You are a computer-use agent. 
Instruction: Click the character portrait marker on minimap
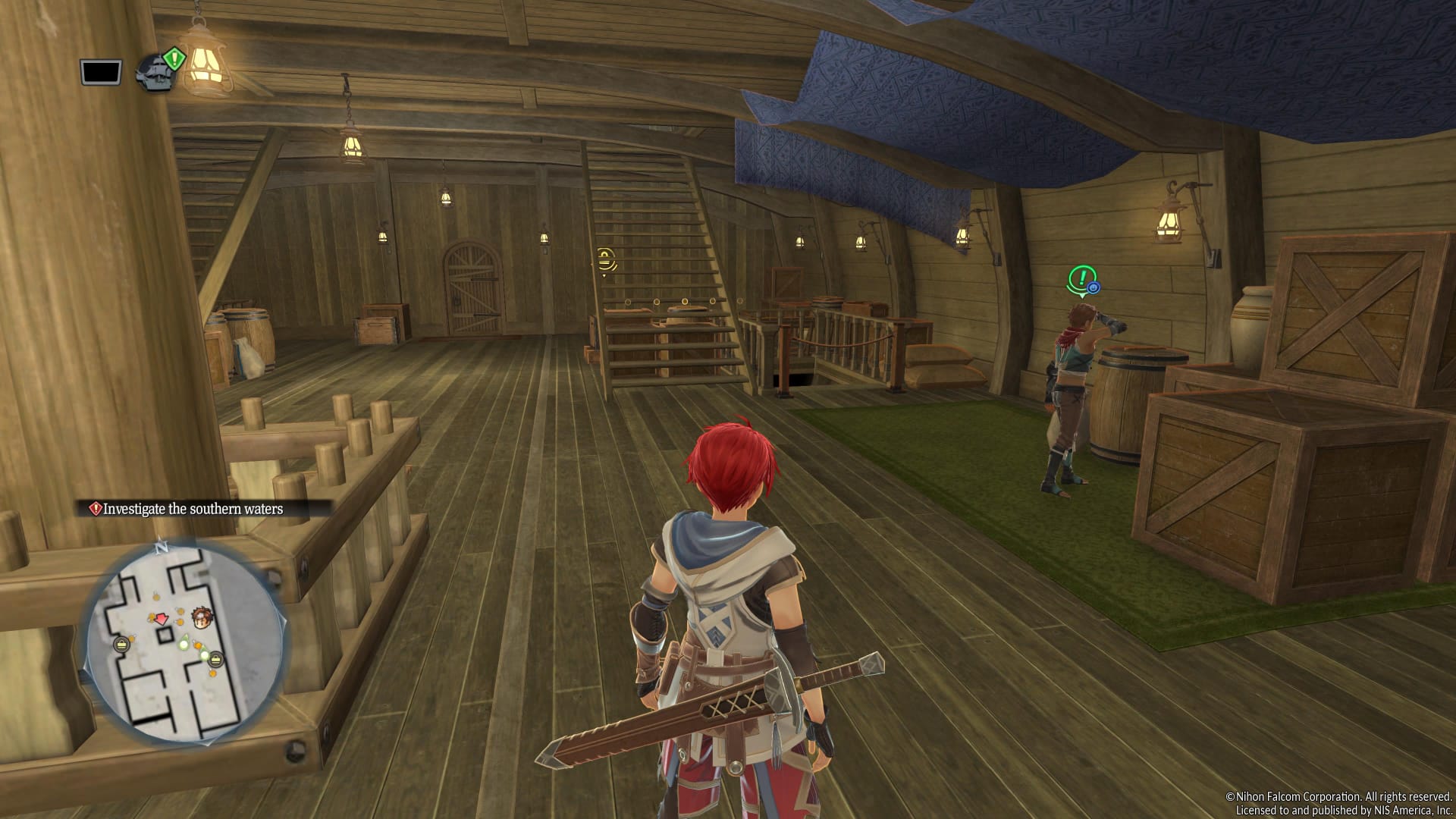click(x=202, y=617)
